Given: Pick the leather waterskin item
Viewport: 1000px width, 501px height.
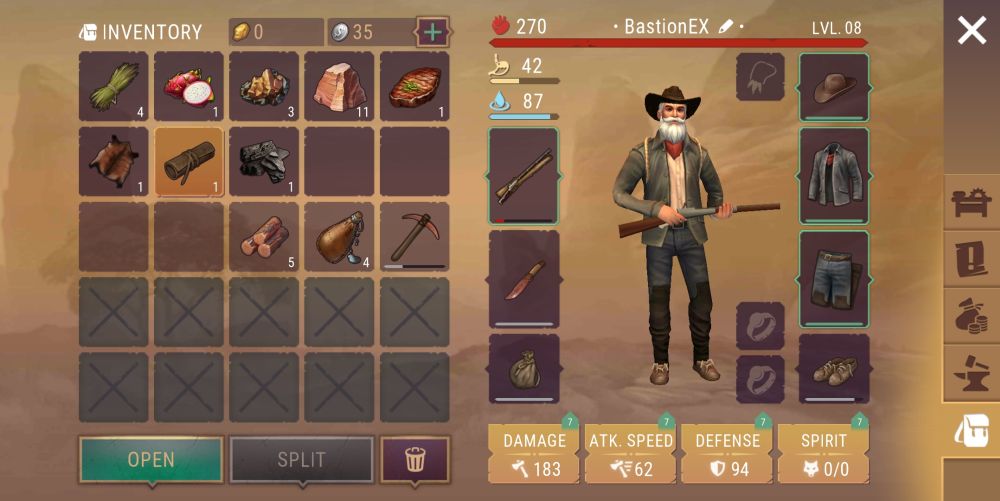Looking at the screenshot, I should click(339, 237).
